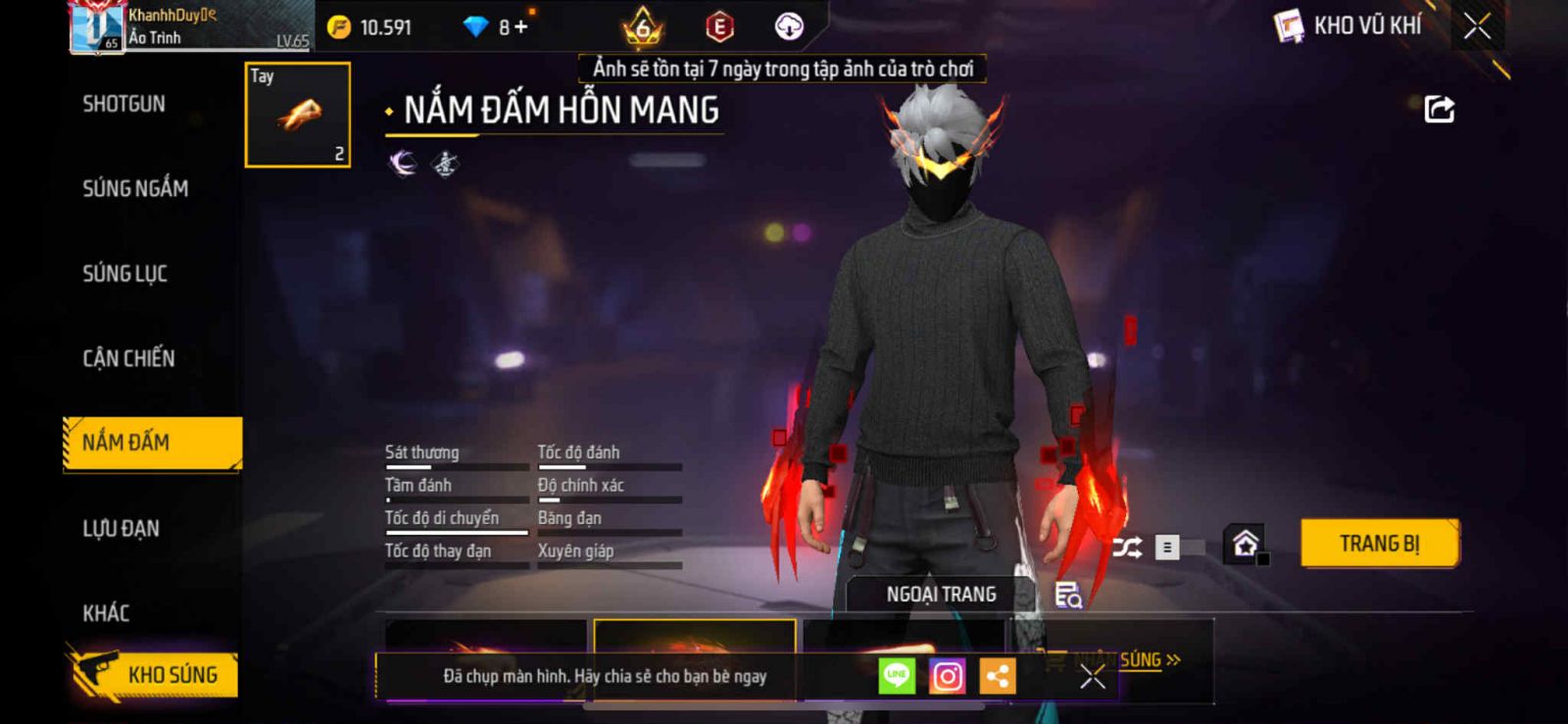The image size is (1568, 724).
Task: Switch to the SHOTGUN weapon category
Action: pyautogui.click(x=124, y=104)
